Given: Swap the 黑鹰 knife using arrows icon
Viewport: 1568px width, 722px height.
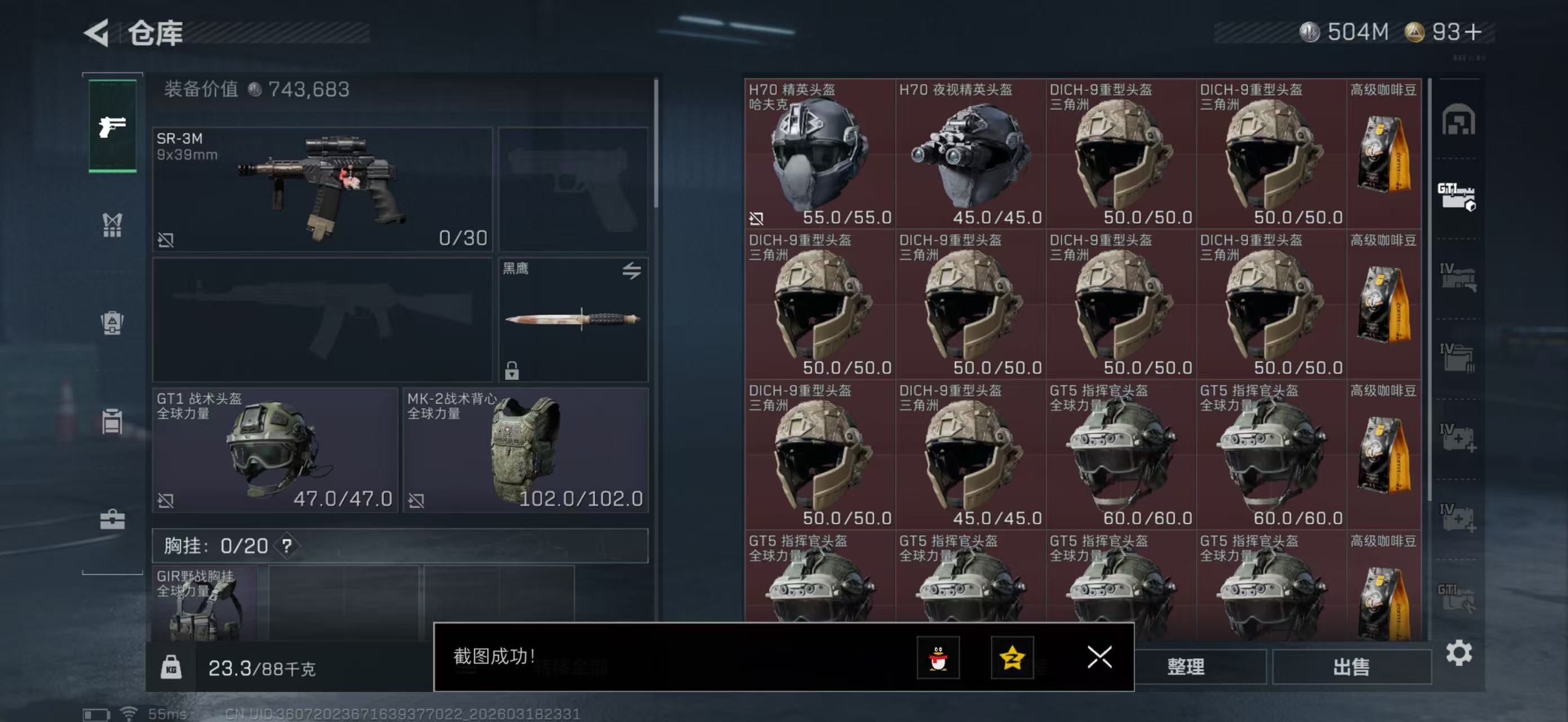Looking at the screenshot, I should [631, 270].
